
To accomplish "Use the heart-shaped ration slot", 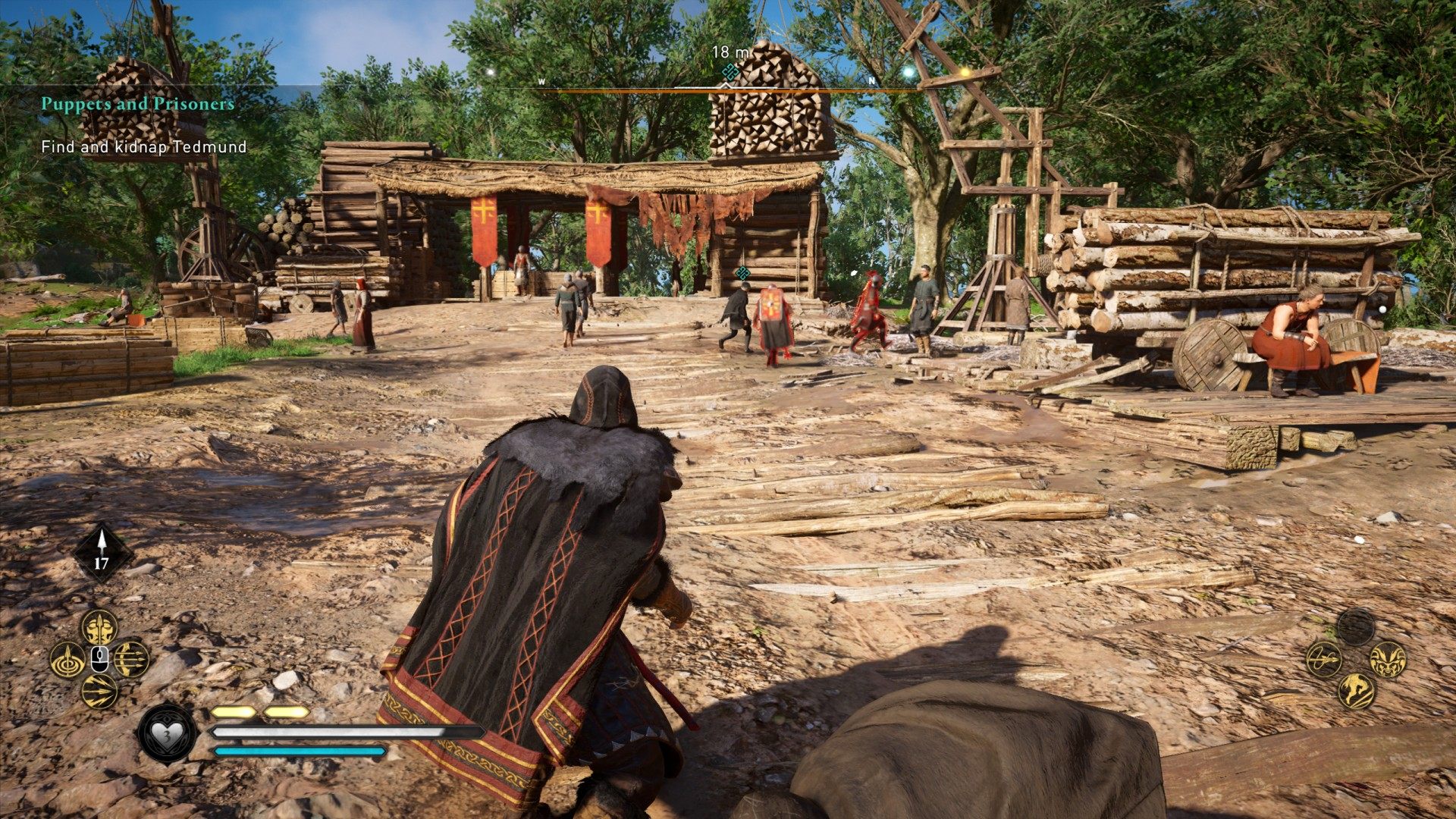I will [167, 734].
